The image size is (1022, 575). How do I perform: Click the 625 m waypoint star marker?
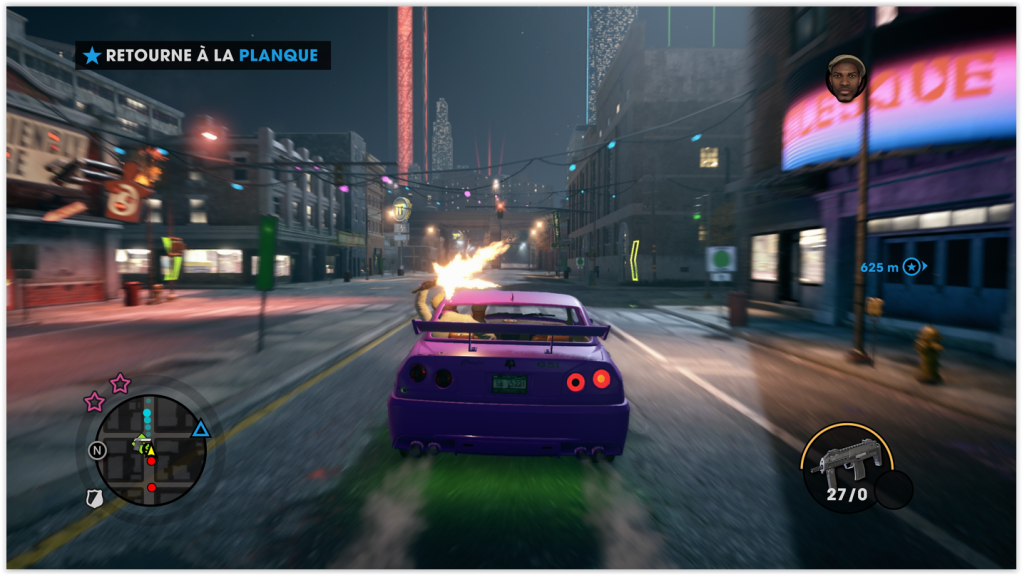[911, 266]
